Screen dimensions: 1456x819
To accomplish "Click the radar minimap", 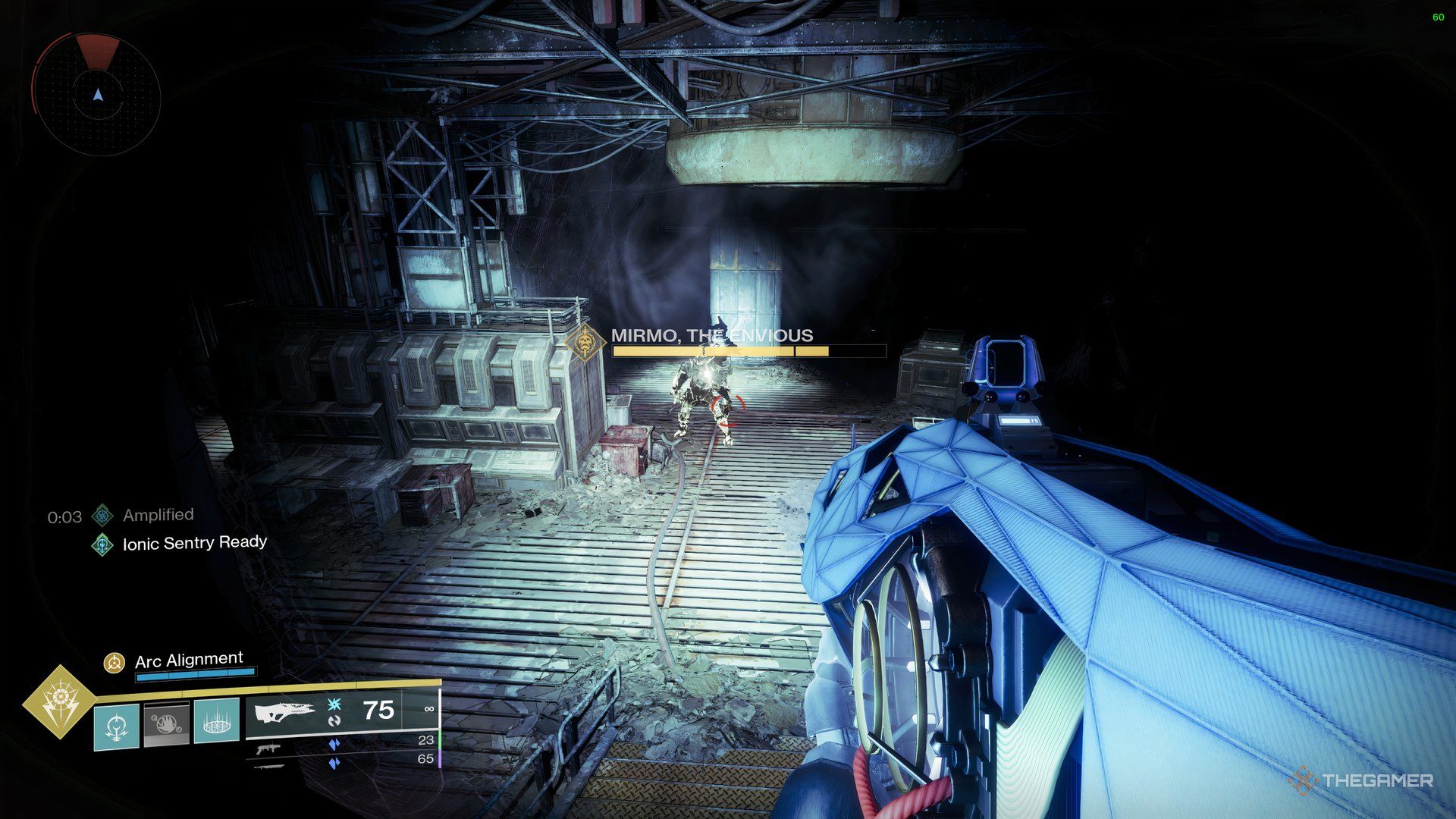I will pyautogui.click(x=97, y=95).
